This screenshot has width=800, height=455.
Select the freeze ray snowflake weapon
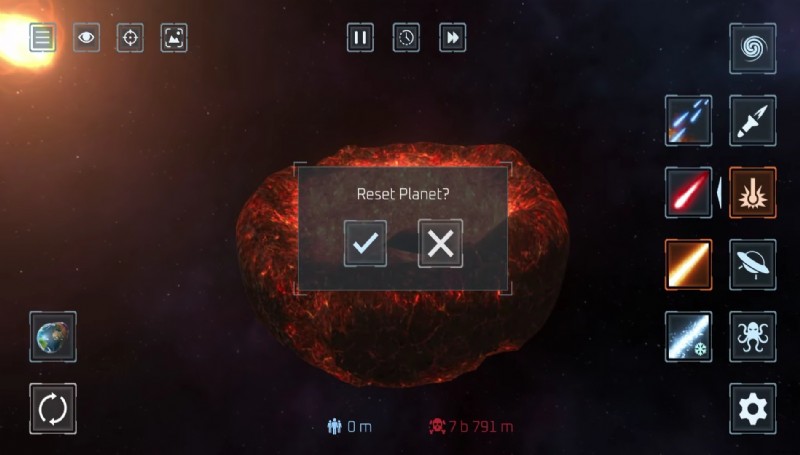tap(689, 336)
